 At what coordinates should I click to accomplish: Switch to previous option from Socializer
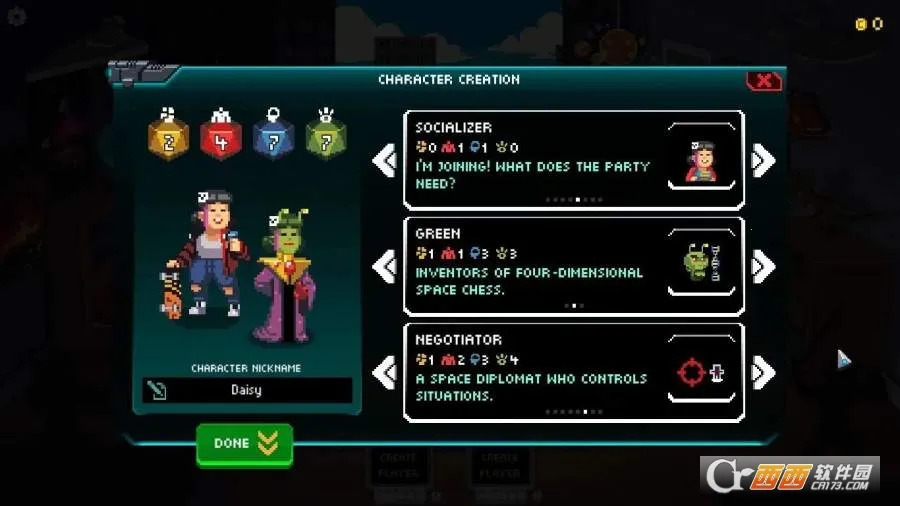click(x=384, y=160)
